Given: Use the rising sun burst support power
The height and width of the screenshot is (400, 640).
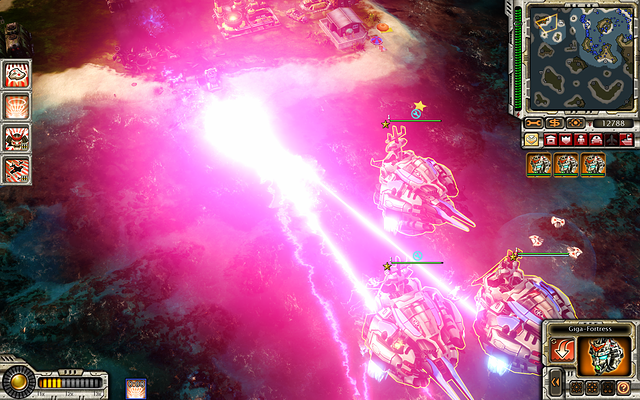Looking at the screenshot, I should click(17, 105).
